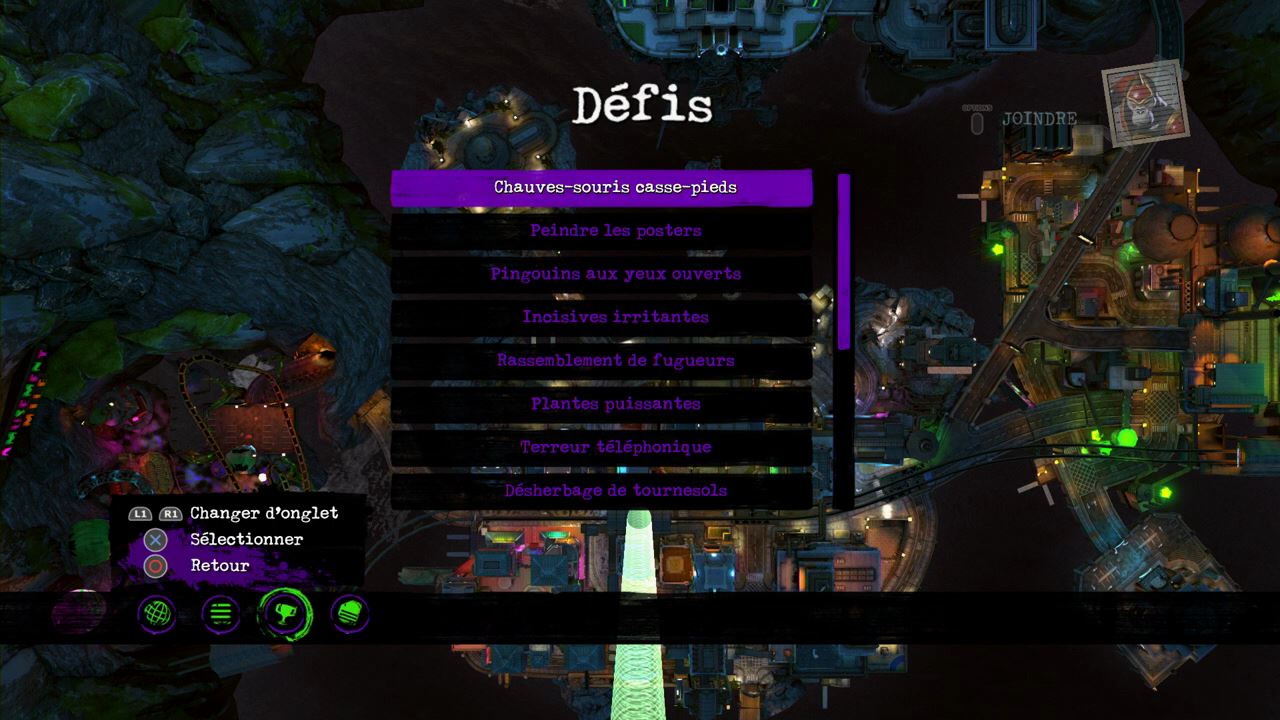This screenshot has width=1280, height=720.
Task: Open the Terreur téléphonique challenge
Action: click(x=601, y=447)
